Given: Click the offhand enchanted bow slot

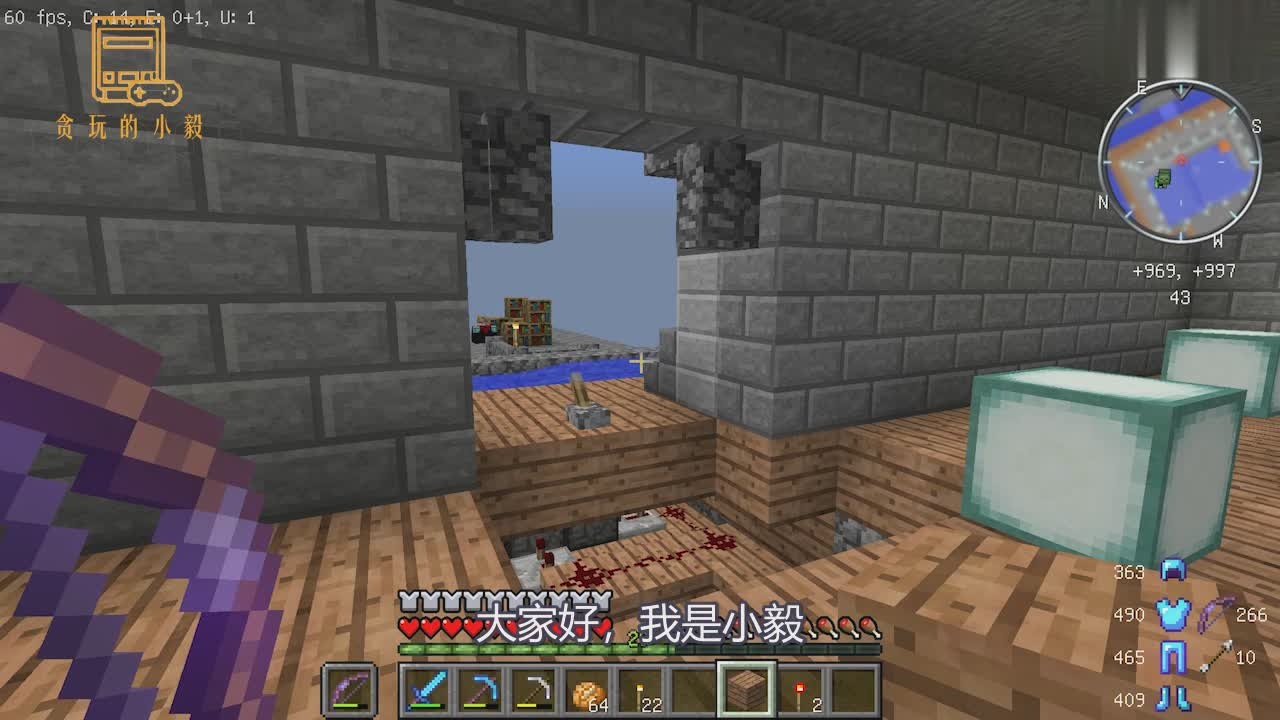Looking at the screenshot, I should [x=351, y=690].
